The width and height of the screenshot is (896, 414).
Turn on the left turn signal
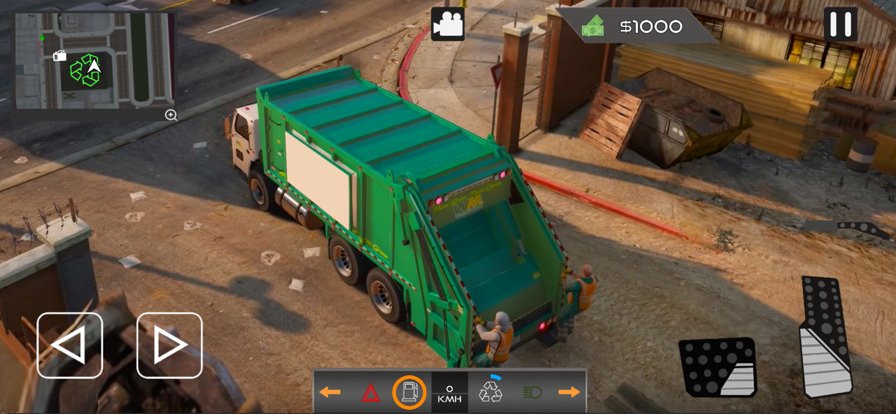tap(331, 392)
